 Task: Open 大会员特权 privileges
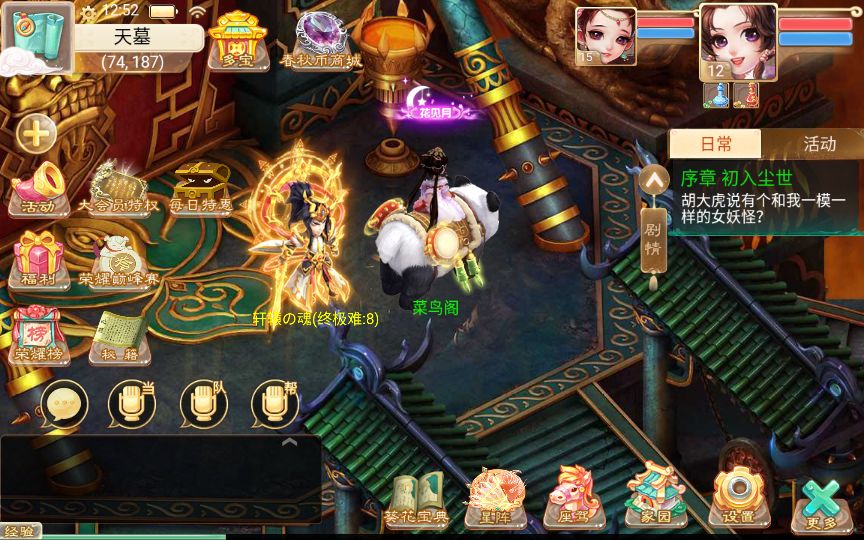(x=119, y=188)
